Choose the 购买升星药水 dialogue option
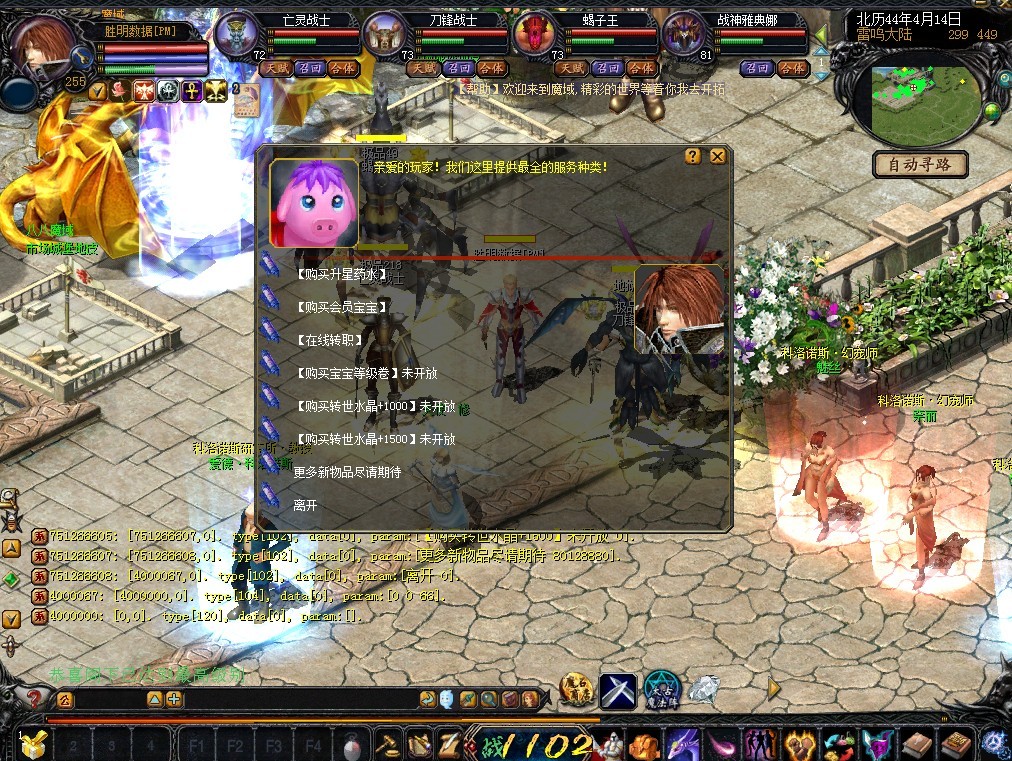 pos(341,274)
